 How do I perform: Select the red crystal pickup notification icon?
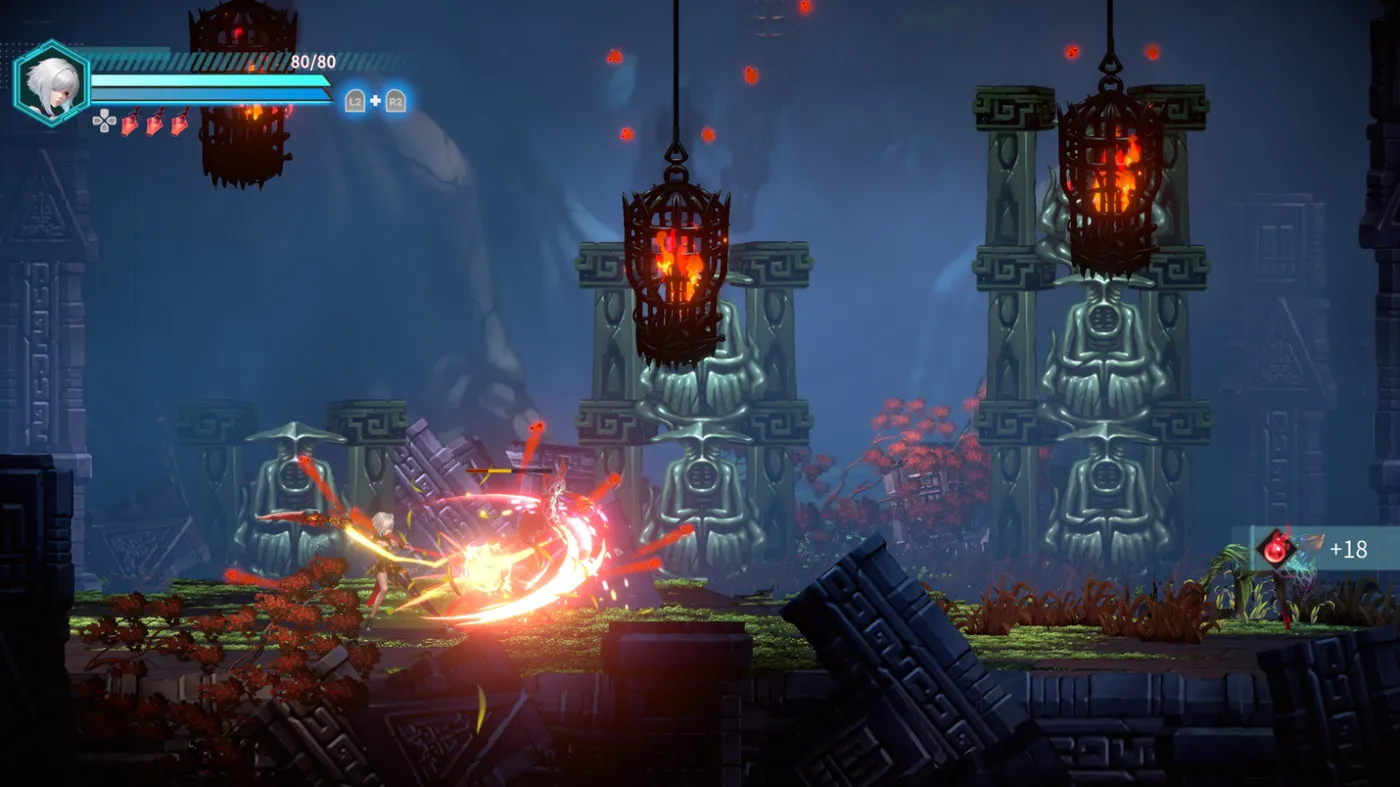[x=1276, y=548]
